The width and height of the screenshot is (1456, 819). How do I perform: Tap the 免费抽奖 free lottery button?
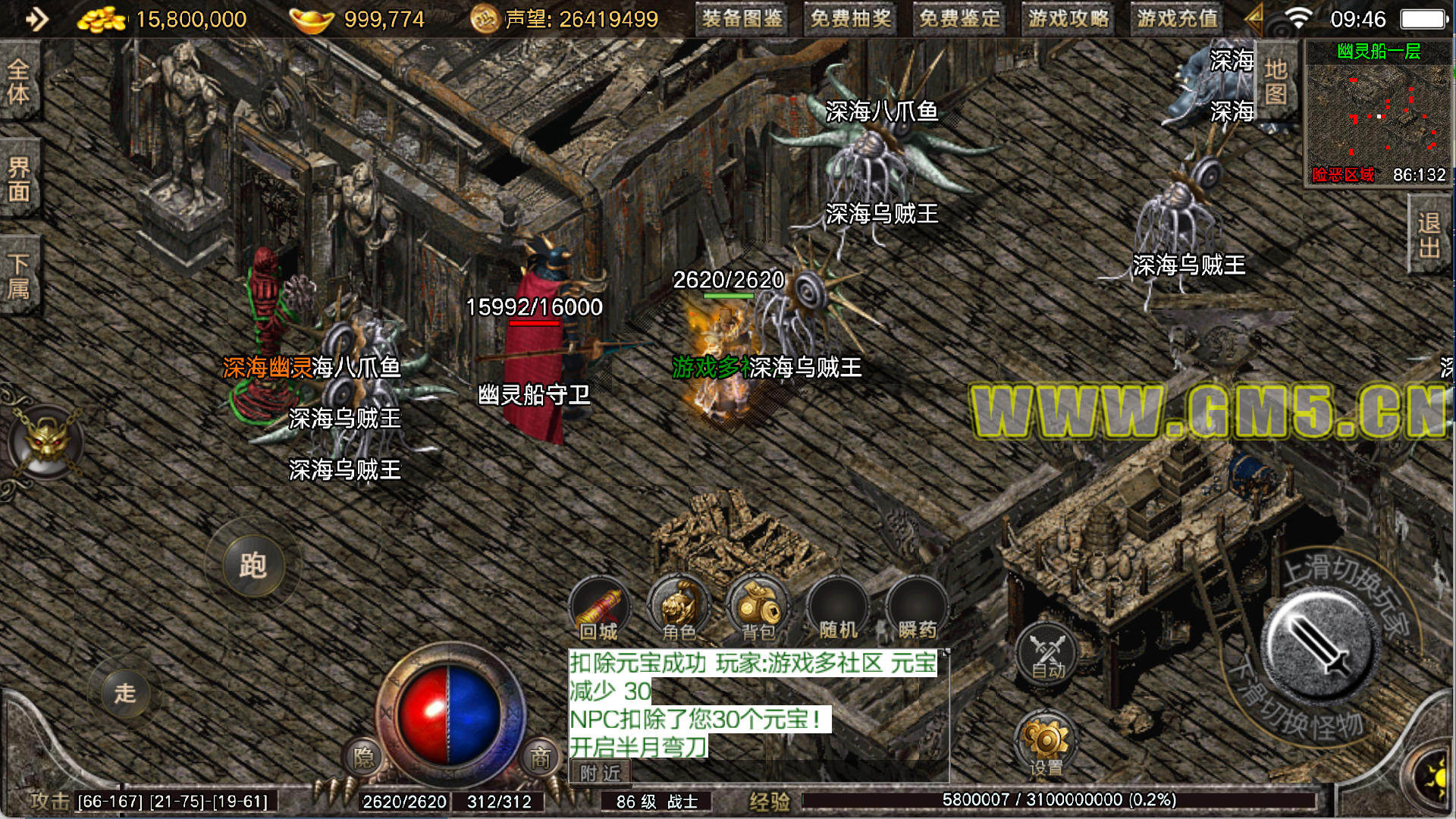point(850,19)
